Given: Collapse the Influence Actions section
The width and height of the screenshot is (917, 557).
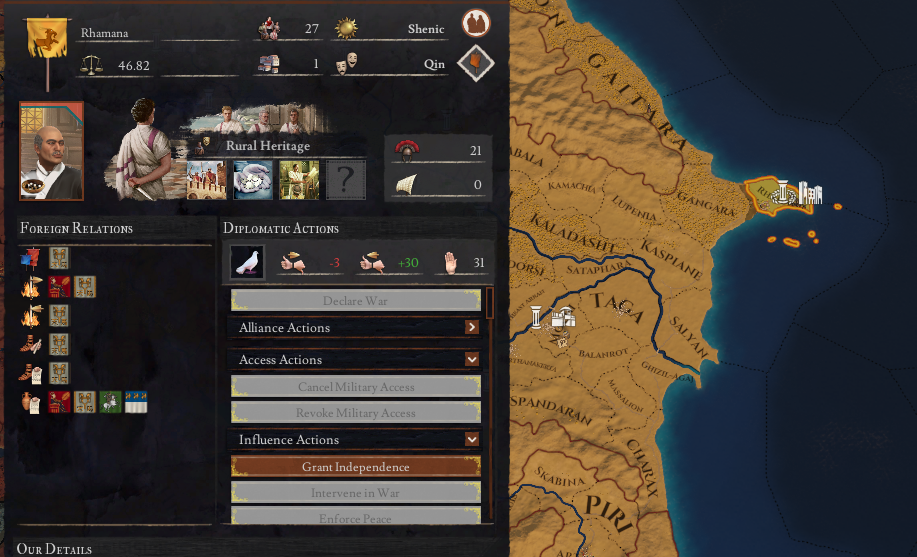Looking at the screenshot, I should pos(472,439).
